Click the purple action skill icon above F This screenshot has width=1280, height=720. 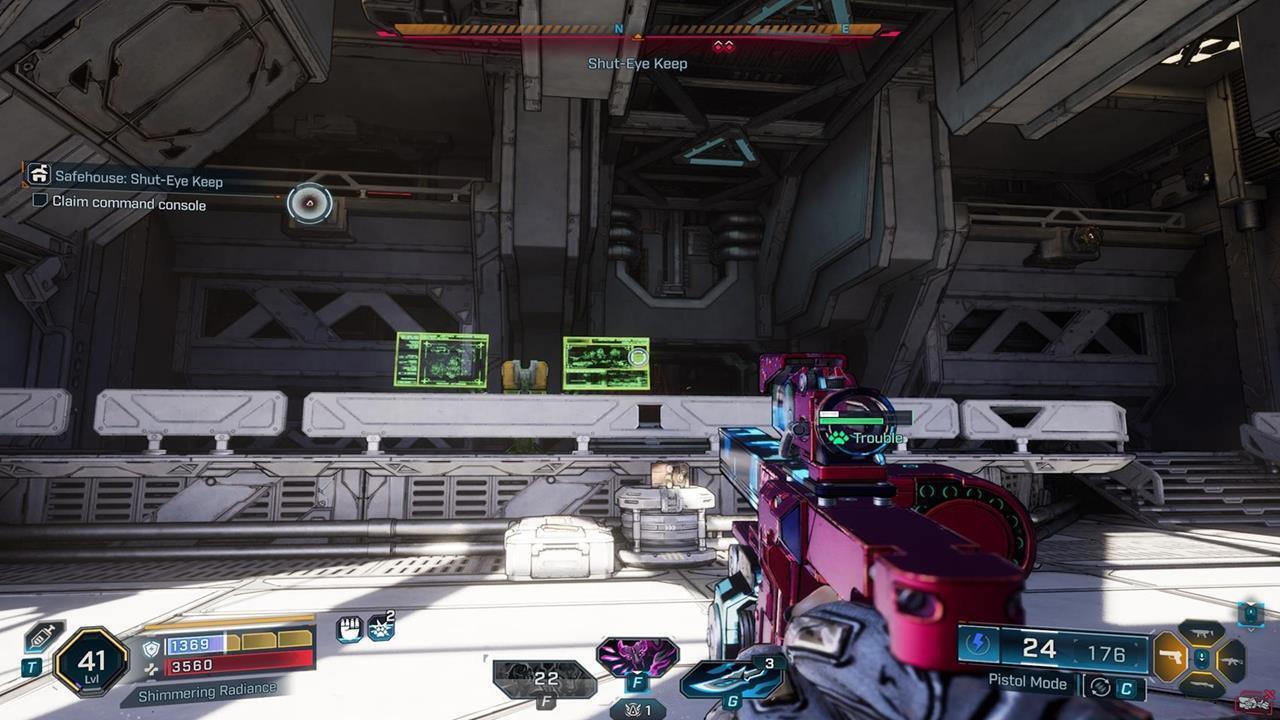point(636,654)
